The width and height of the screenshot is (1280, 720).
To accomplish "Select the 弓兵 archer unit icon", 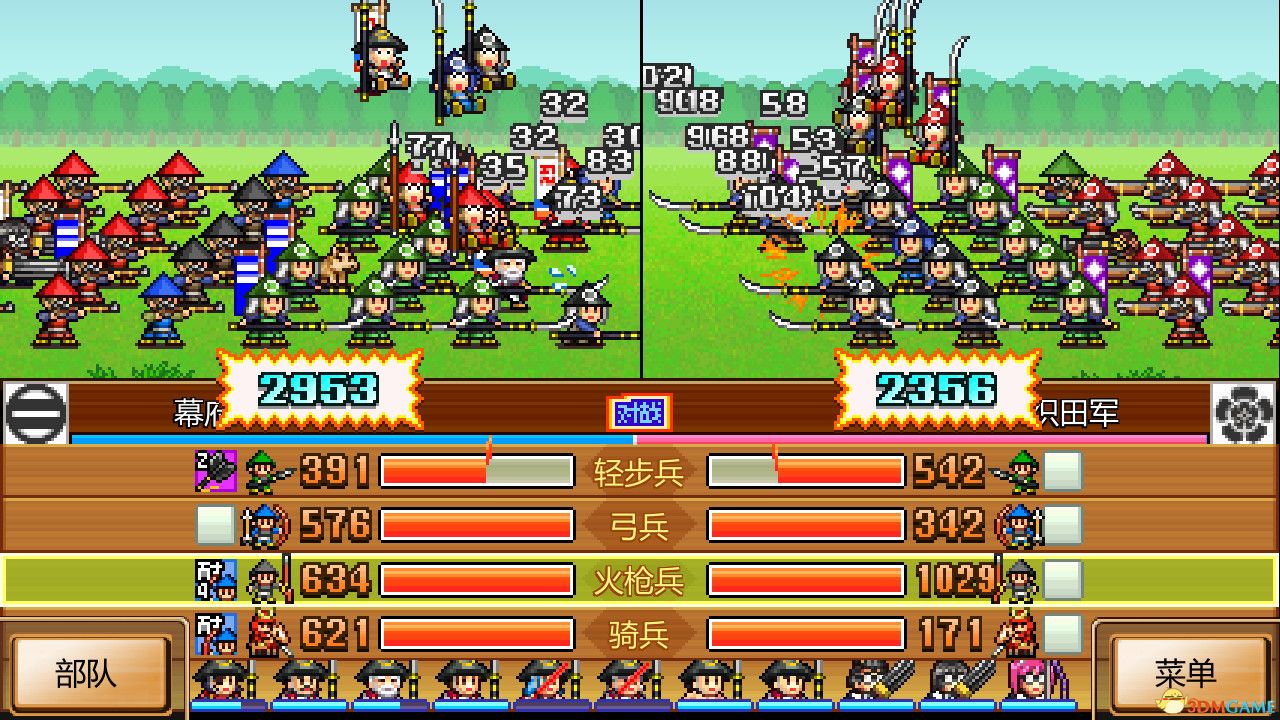I will (x=262, y=524).
